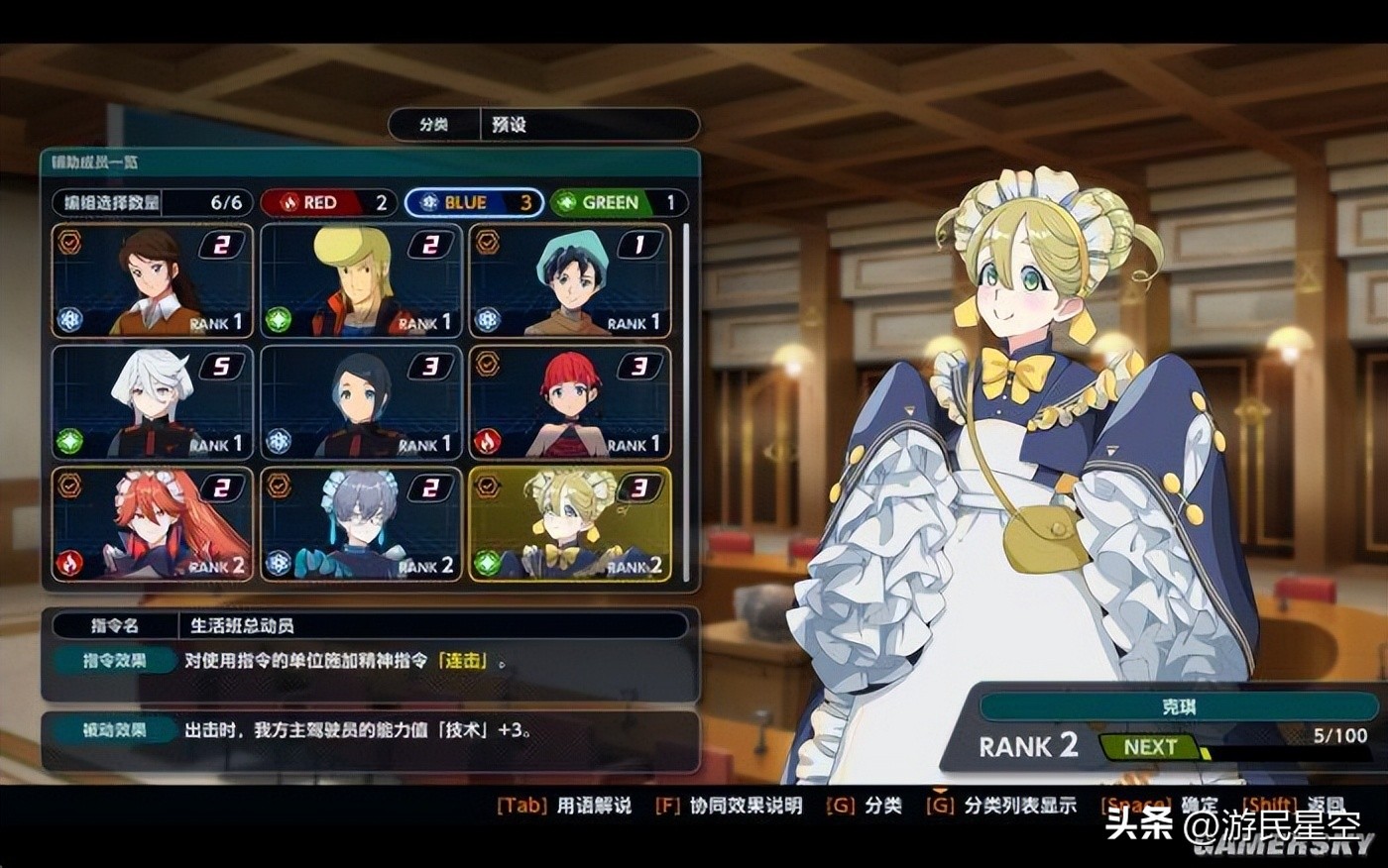Choose the blonde long-haired man card

(362, 281)
